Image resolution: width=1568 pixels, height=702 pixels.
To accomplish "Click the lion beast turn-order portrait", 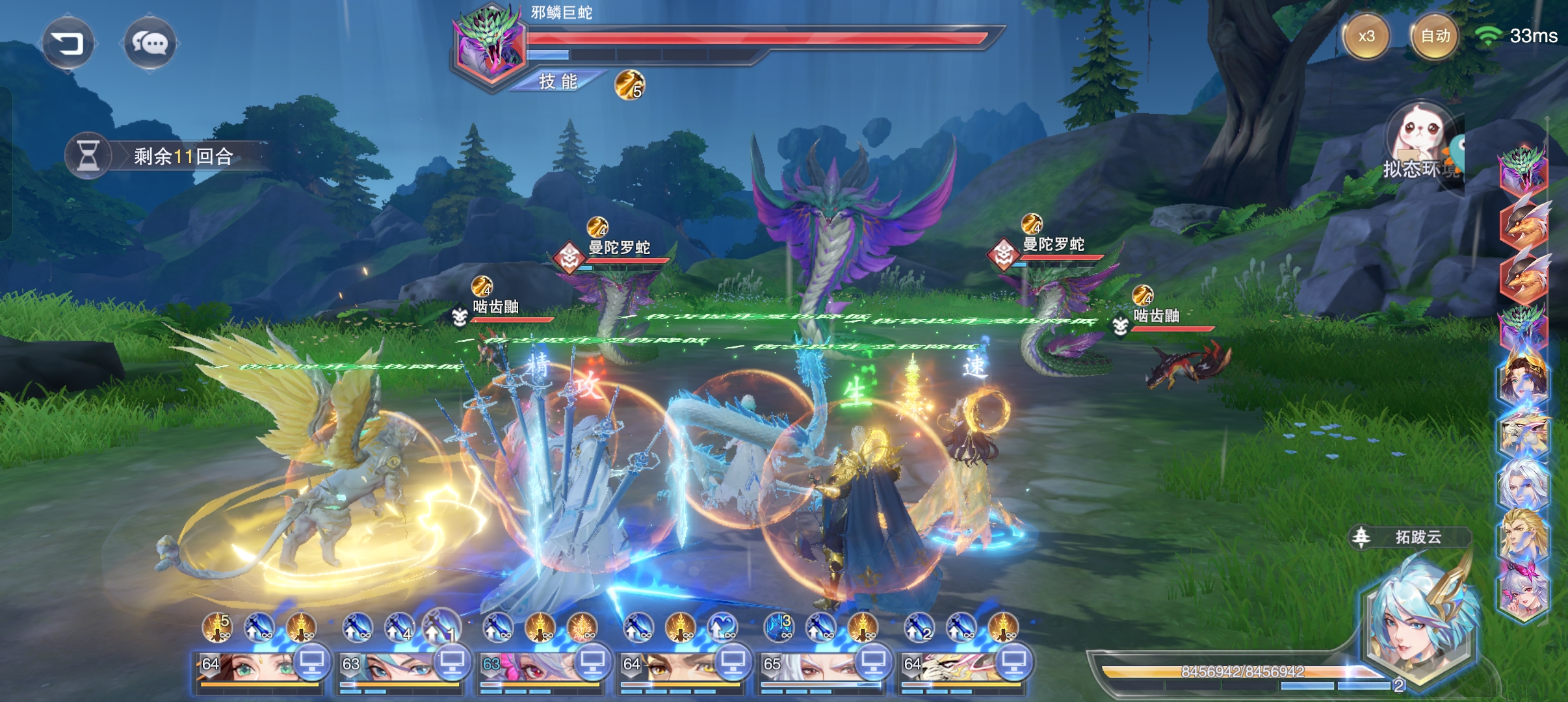I will (x=1524, y=432).
